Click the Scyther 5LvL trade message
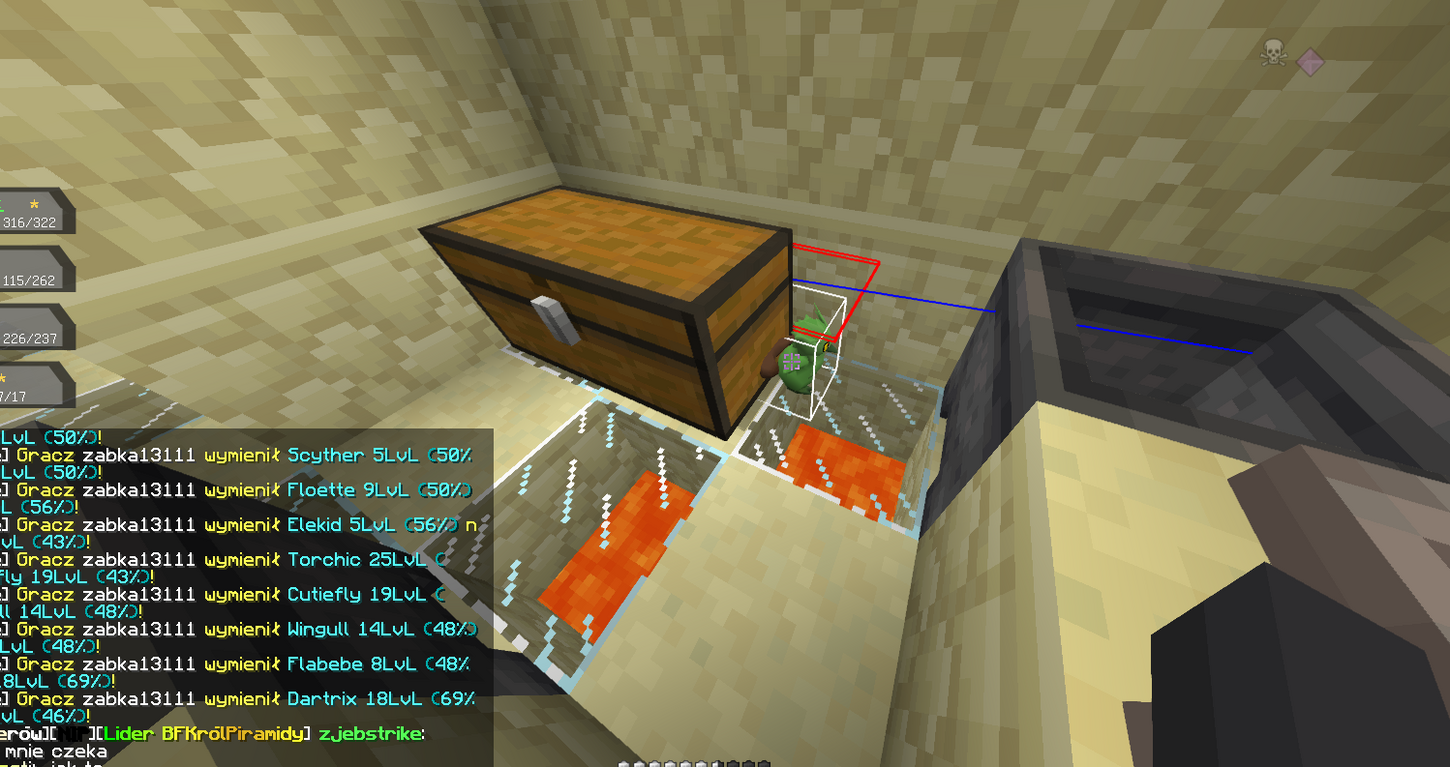Viewport: 1450px width, 767px height. (x=324, y=455)
